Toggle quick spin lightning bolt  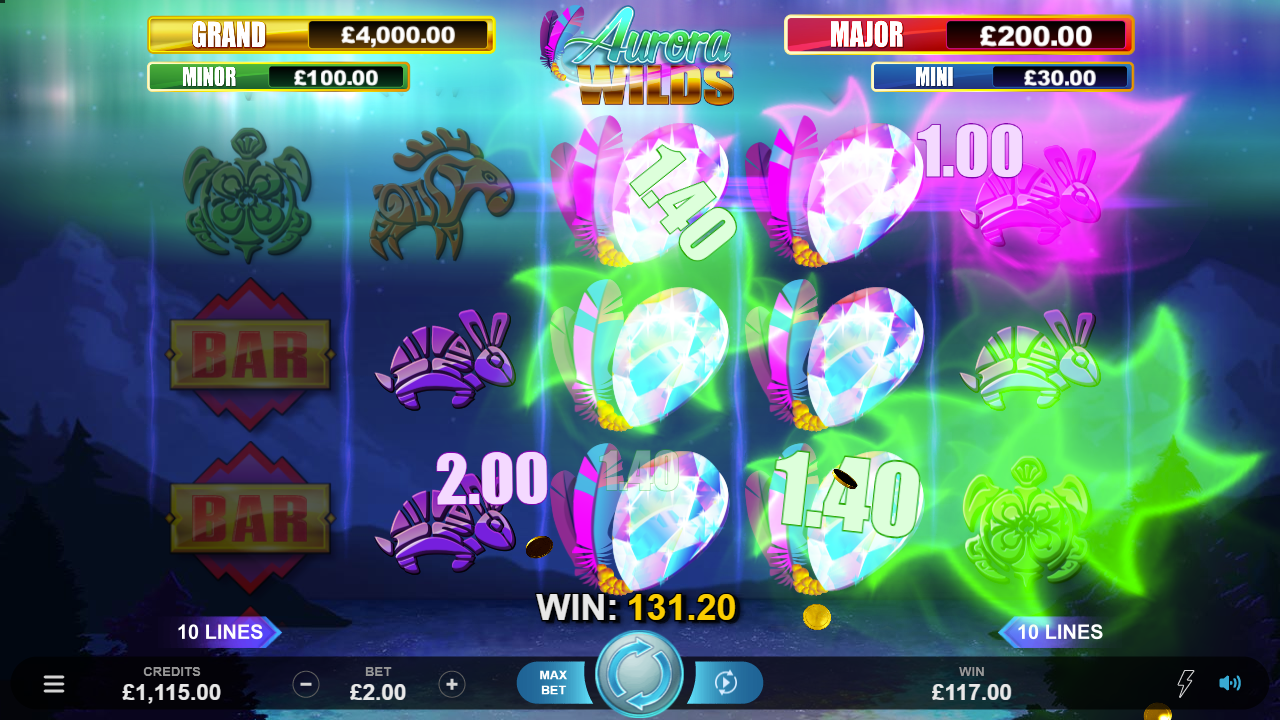(x=1185, y=683)
